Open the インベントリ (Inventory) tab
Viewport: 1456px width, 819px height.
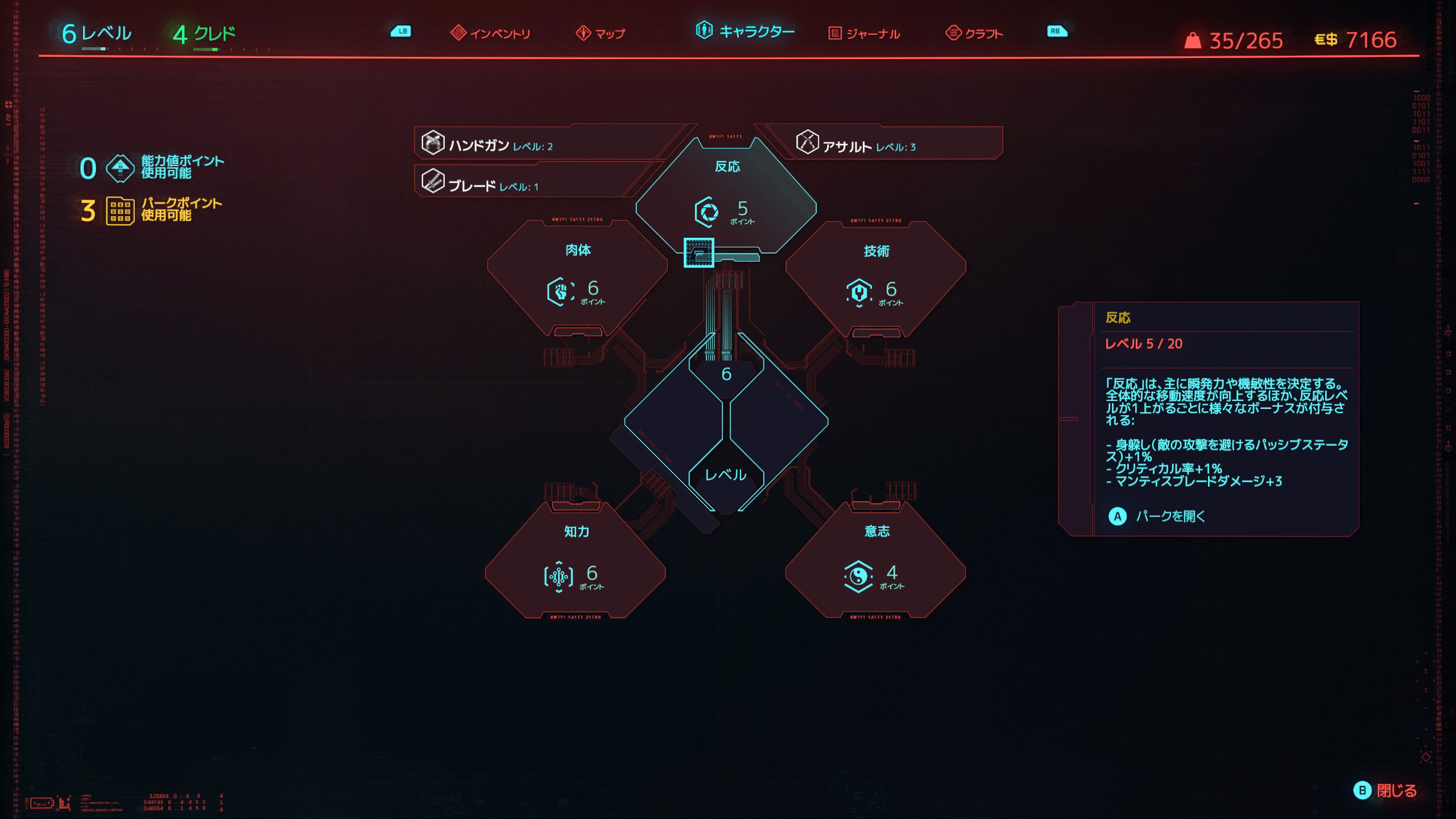point(490,34)
